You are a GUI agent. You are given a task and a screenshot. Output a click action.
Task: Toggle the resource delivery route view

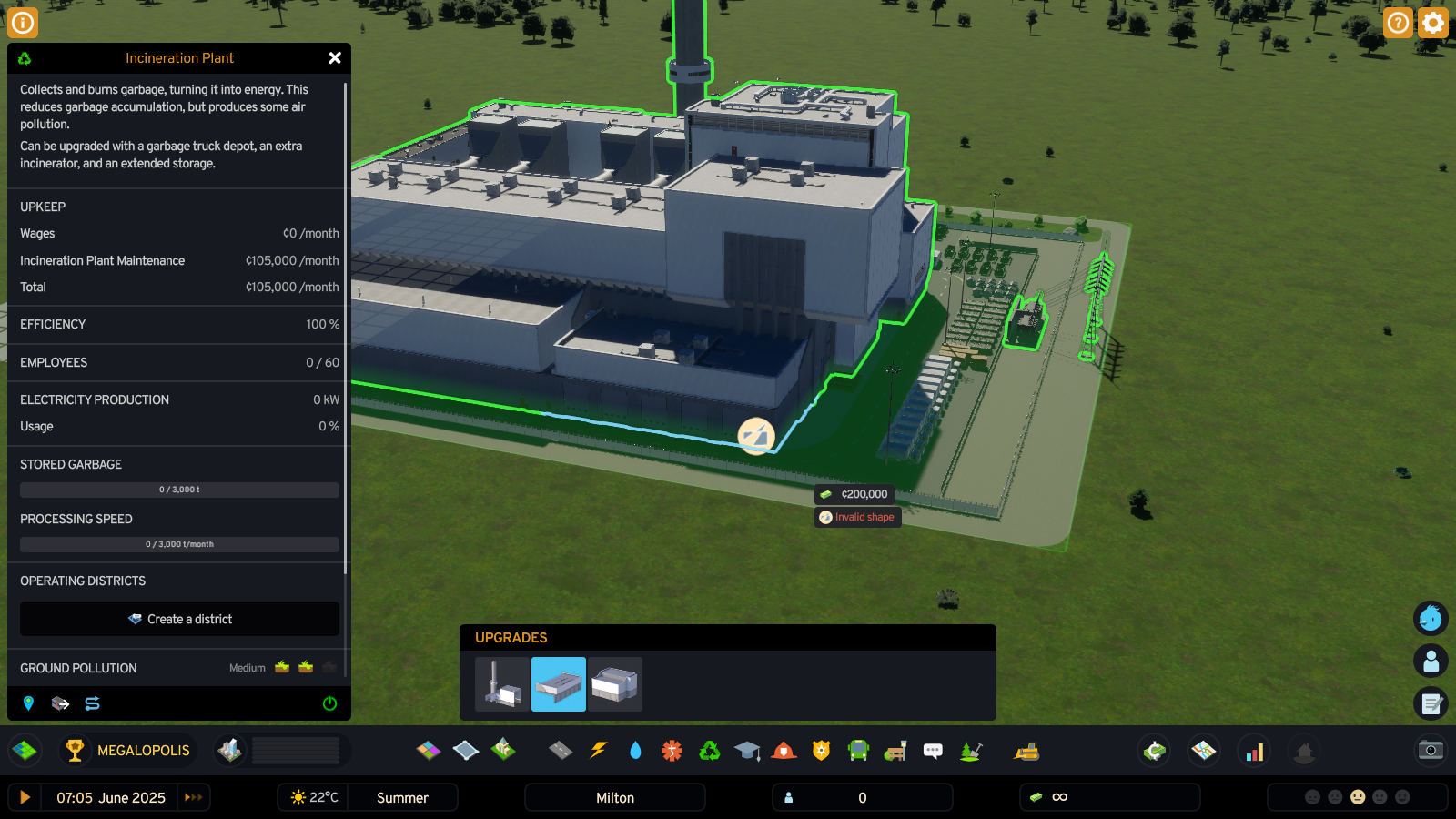(x=92, y=703)
